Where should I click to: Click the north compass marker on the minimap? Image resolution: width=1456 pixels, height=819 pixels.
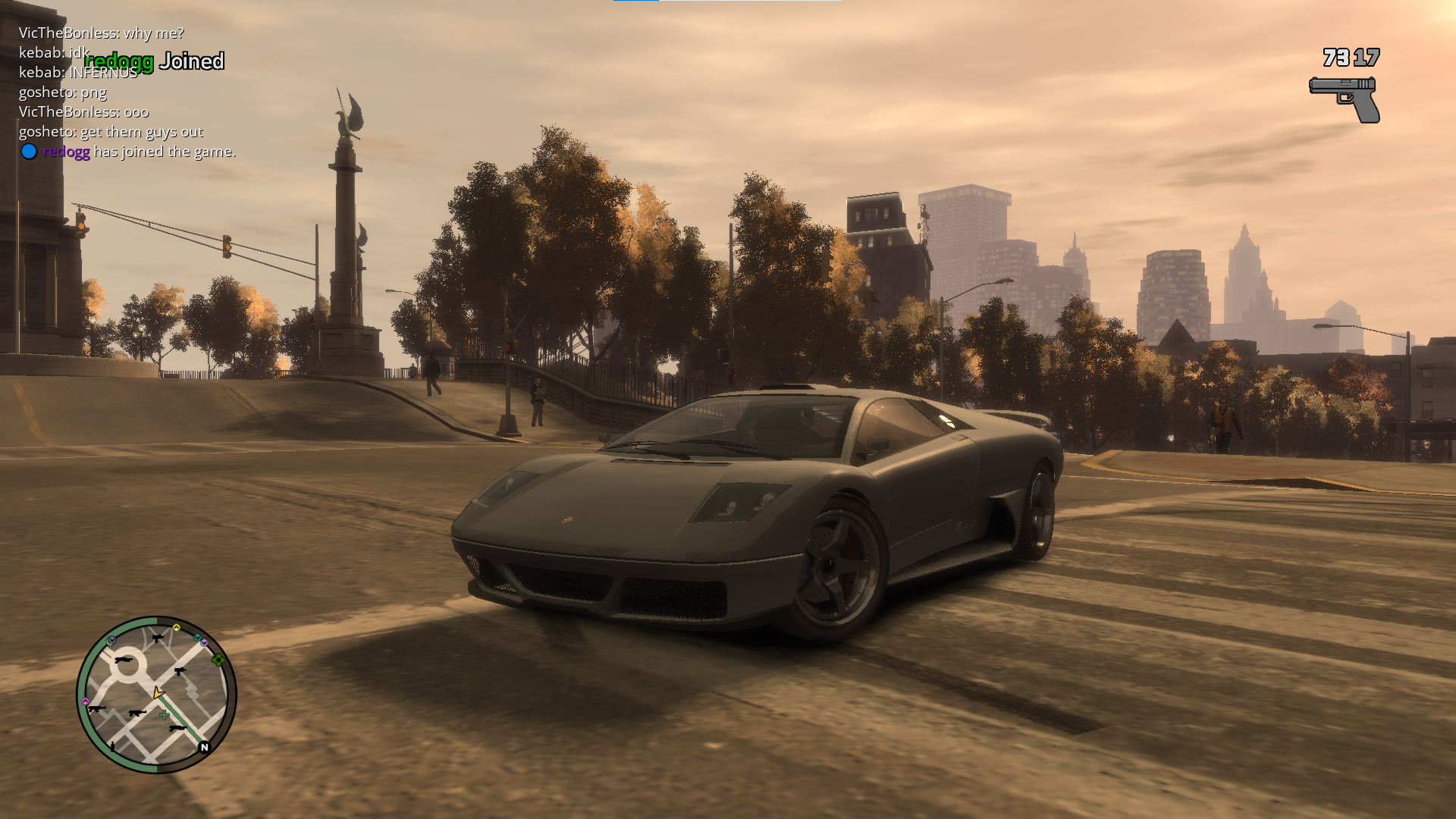click(204, 747)
